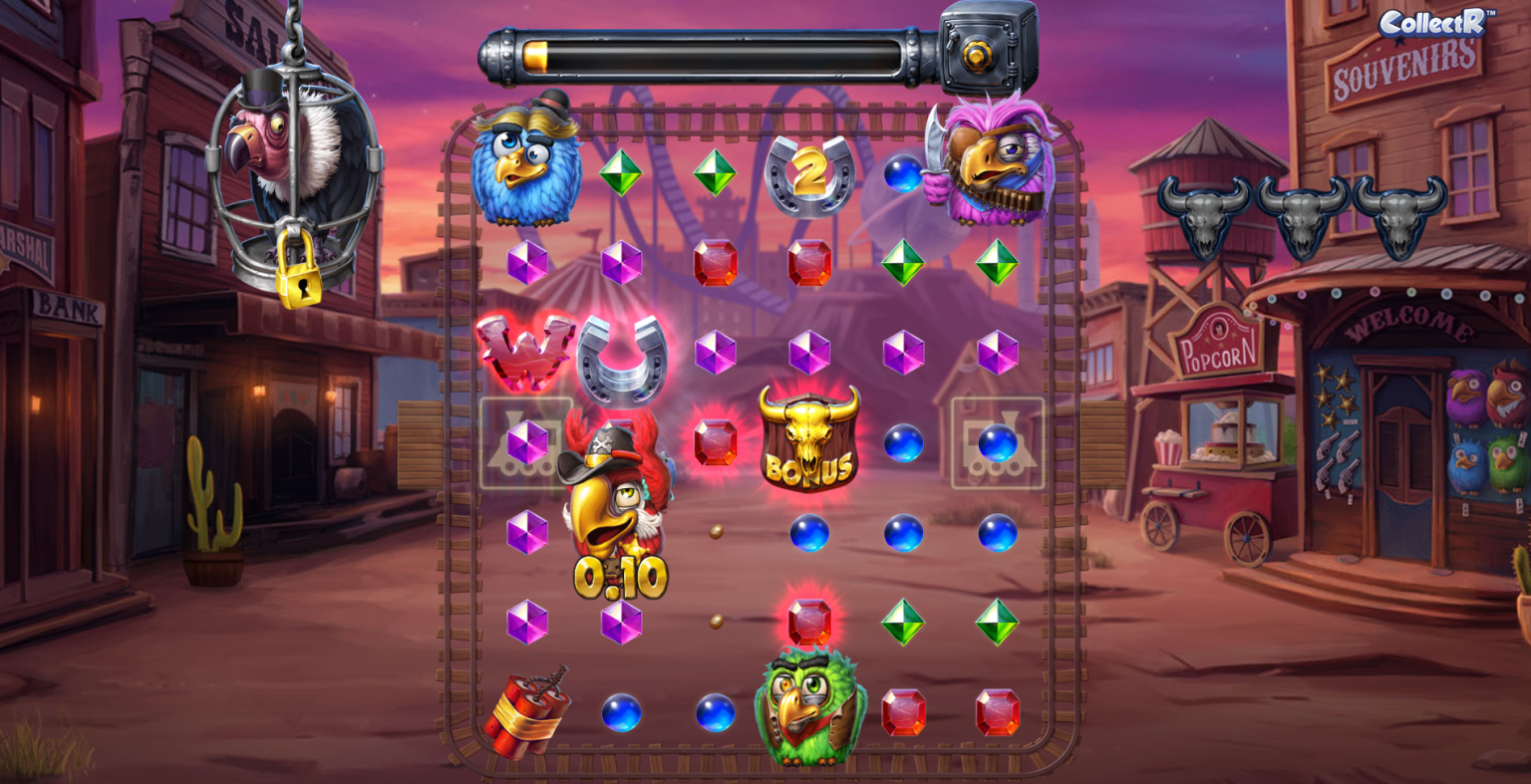
Task: Select the purple eyepatch bird tile
Action: [992, 161]
